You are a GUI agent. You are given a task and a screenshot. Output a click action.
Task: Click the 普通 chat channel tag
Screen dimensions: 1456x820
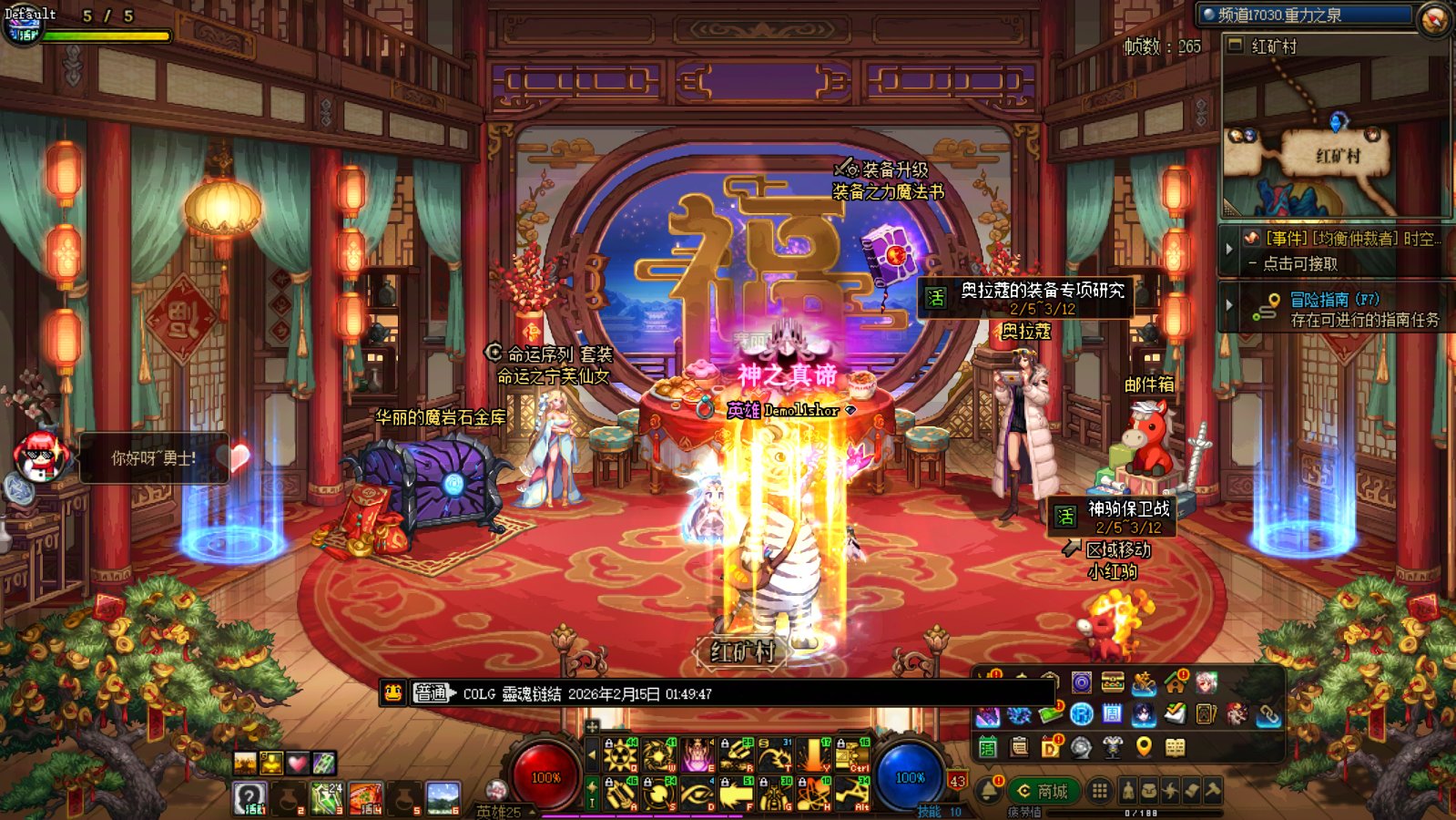[431, 693]
